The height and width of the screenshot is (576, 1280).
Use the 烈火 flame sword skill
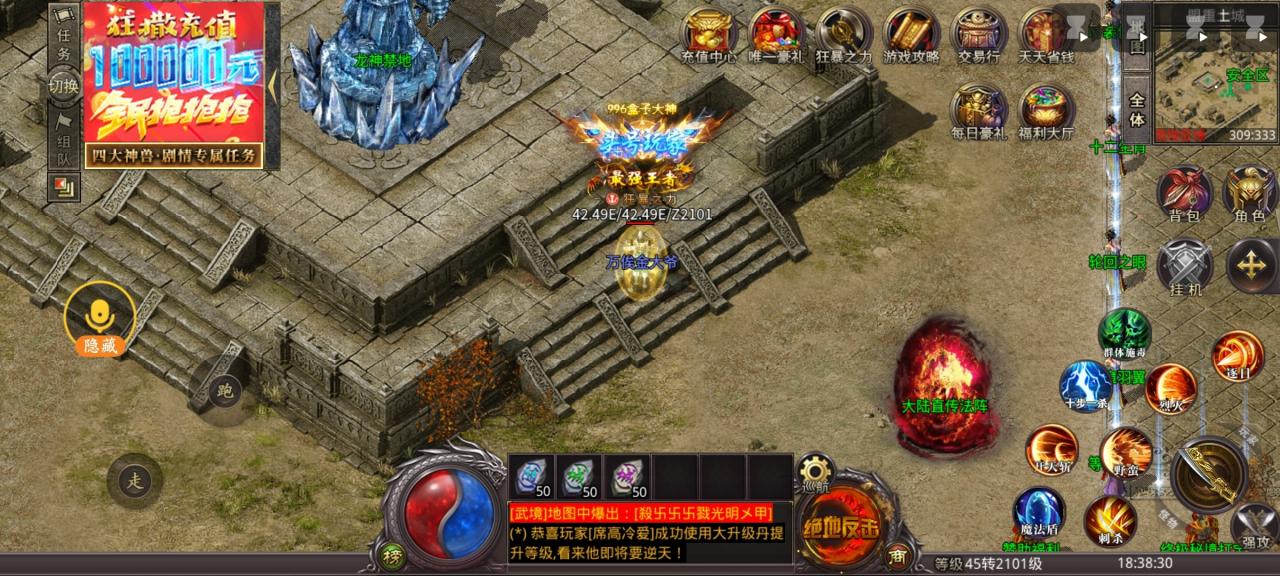(x=1170, y=388)
